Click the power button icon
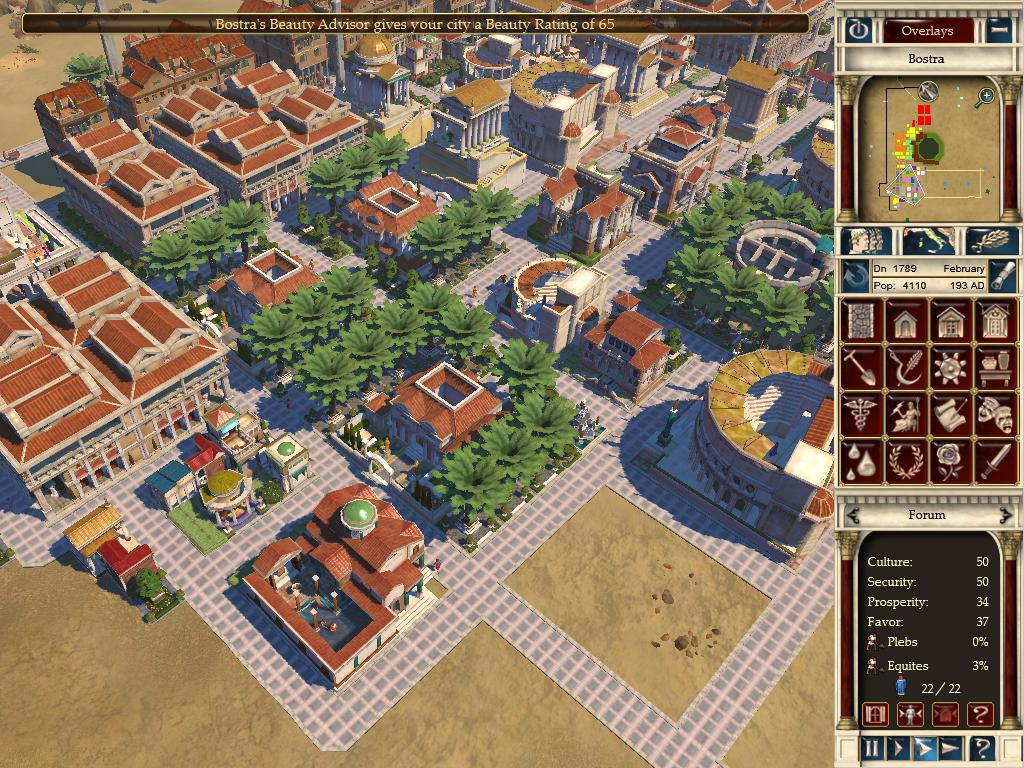This screenshot has height=768, width=1024. [858, 30]
